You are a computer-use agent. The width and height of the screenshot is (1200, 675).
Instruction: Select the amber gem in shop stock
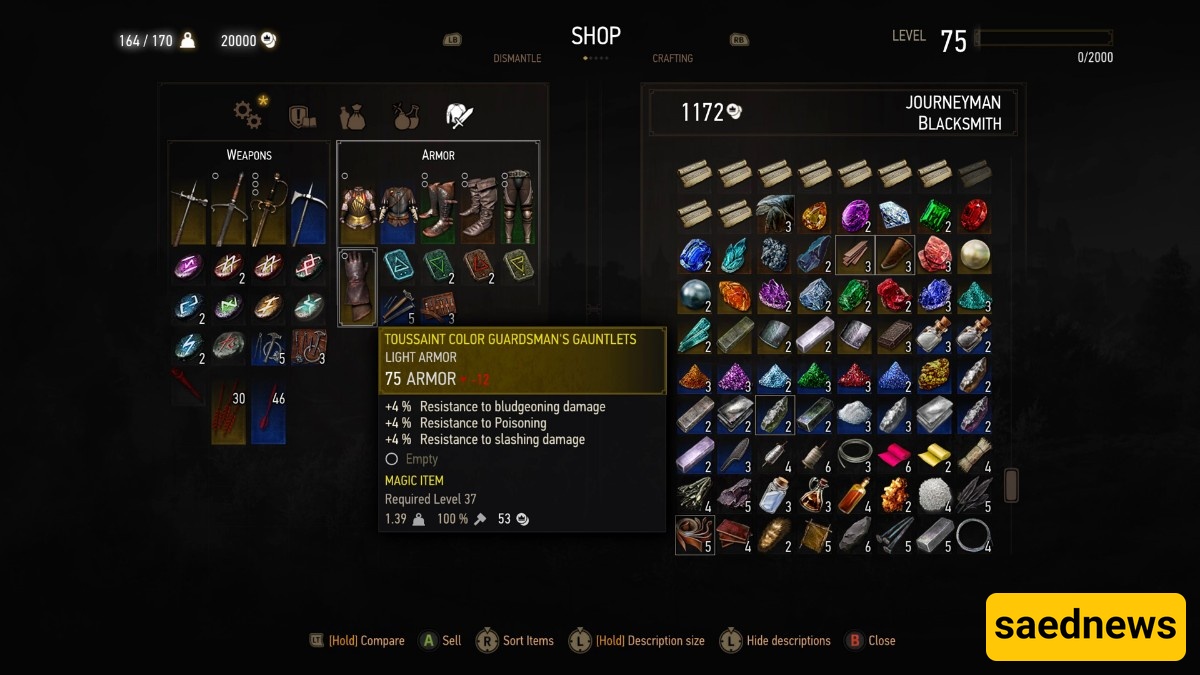814,215
